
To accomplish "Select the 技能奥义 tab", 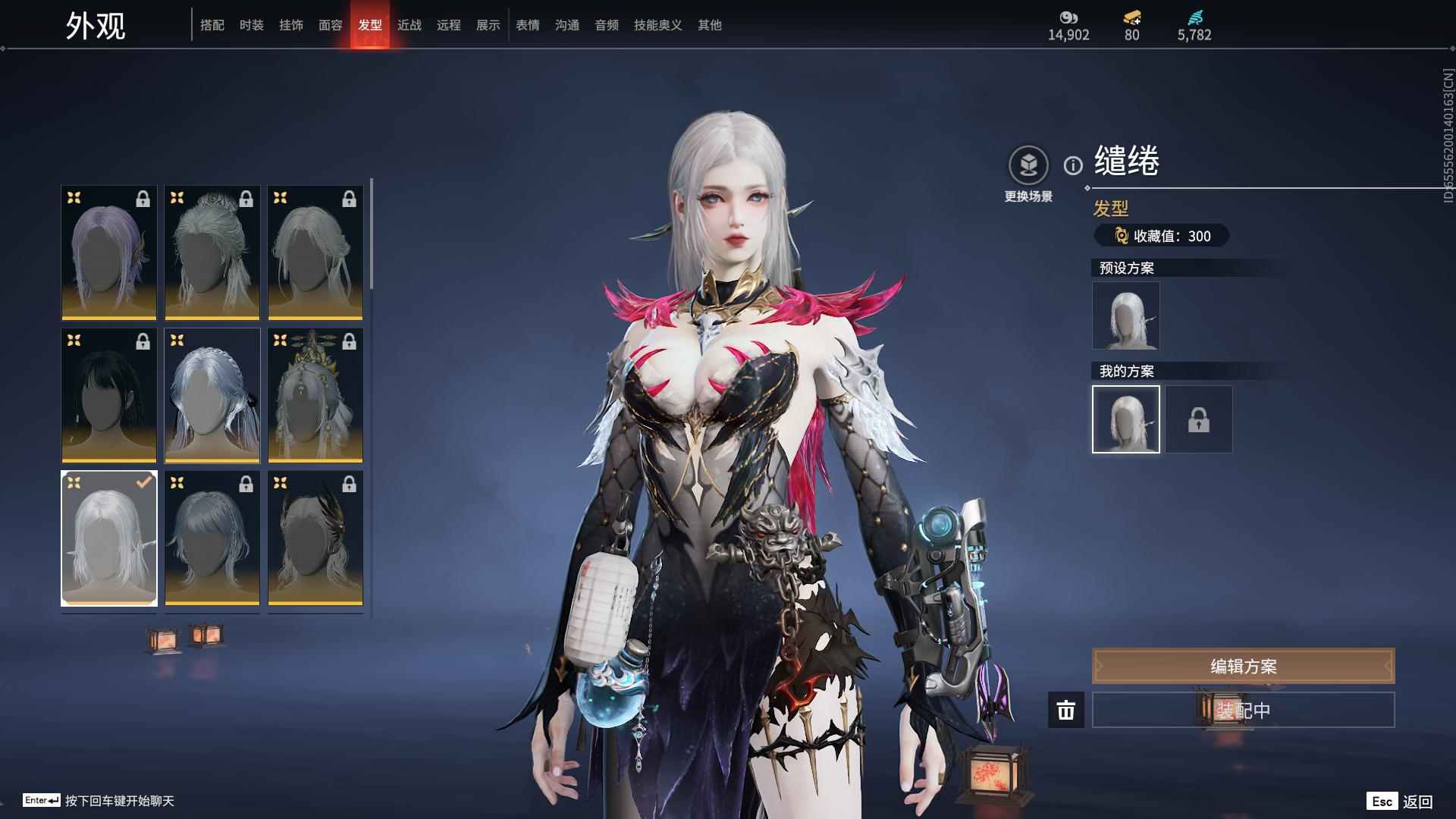I will point(658,25).
